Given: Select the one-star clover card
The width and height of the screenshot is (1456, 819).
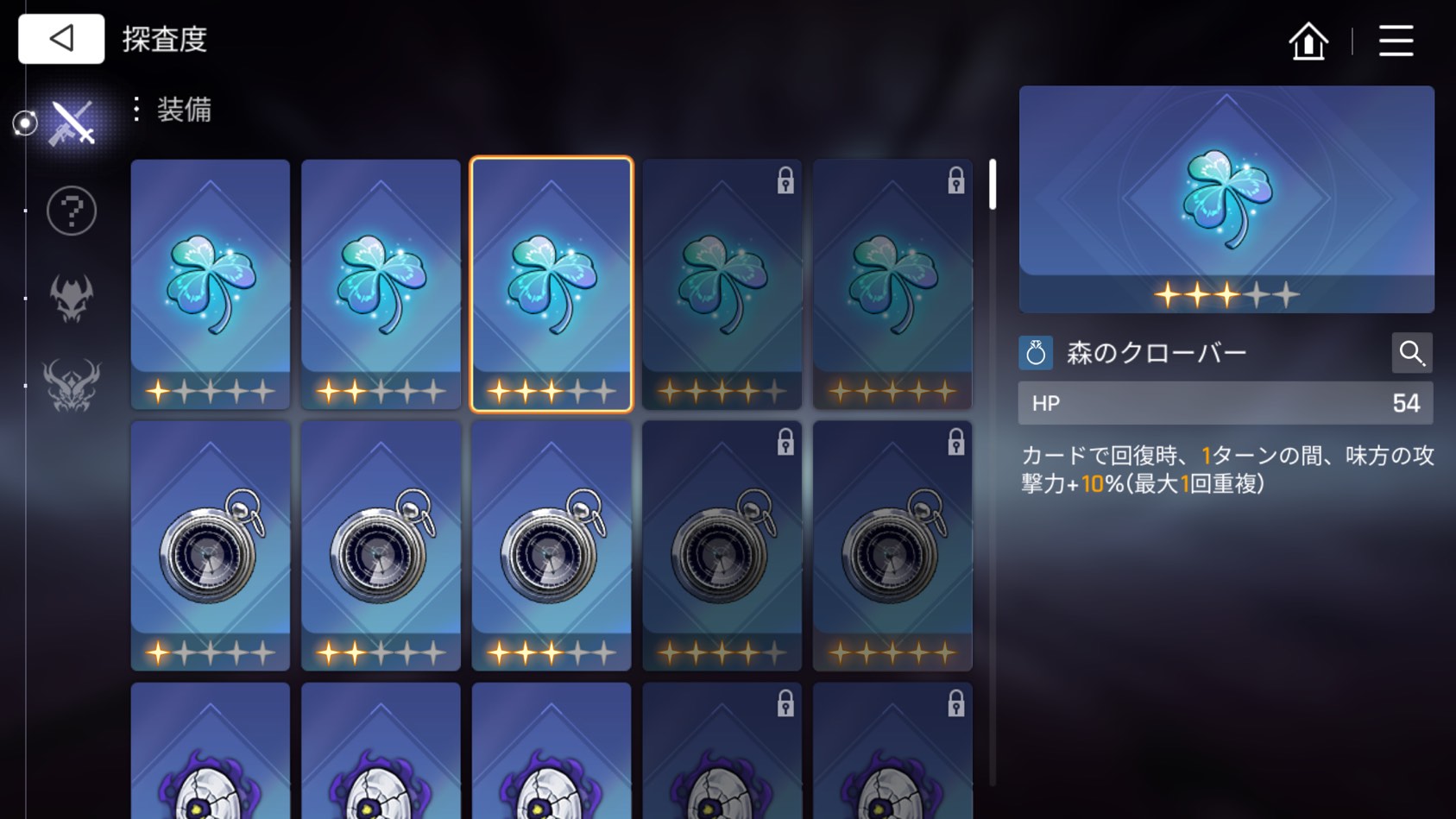Looking at the screenshot, I should [211, 283].
